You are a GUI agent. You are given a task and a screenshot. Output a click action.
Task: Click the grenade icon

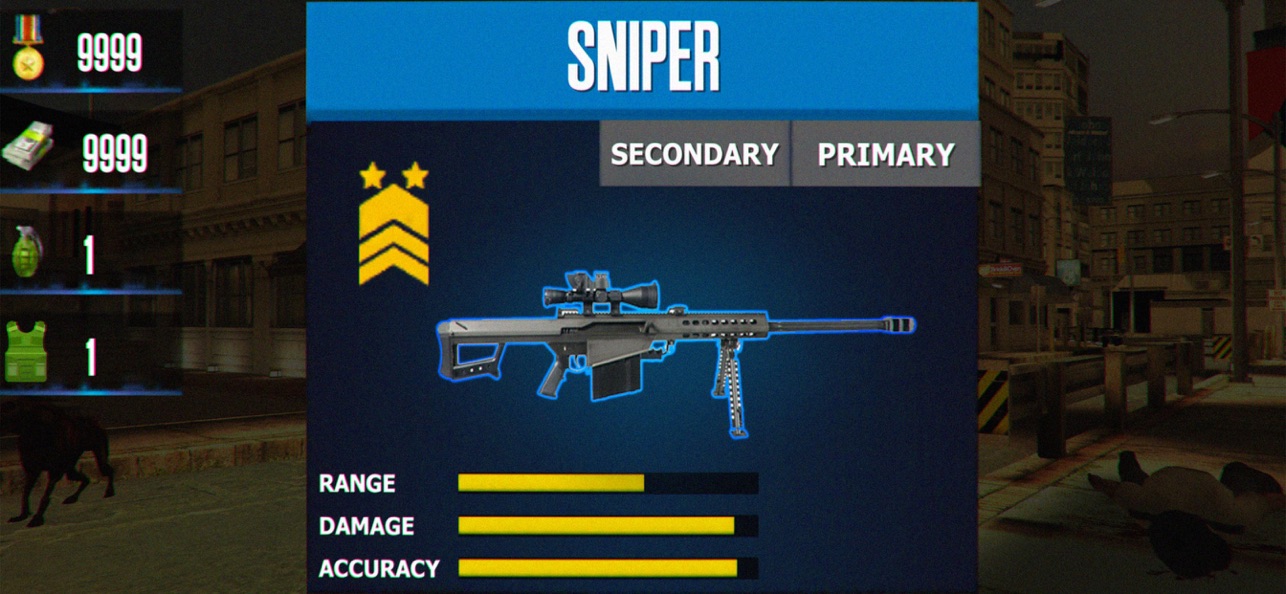point(28,250)
